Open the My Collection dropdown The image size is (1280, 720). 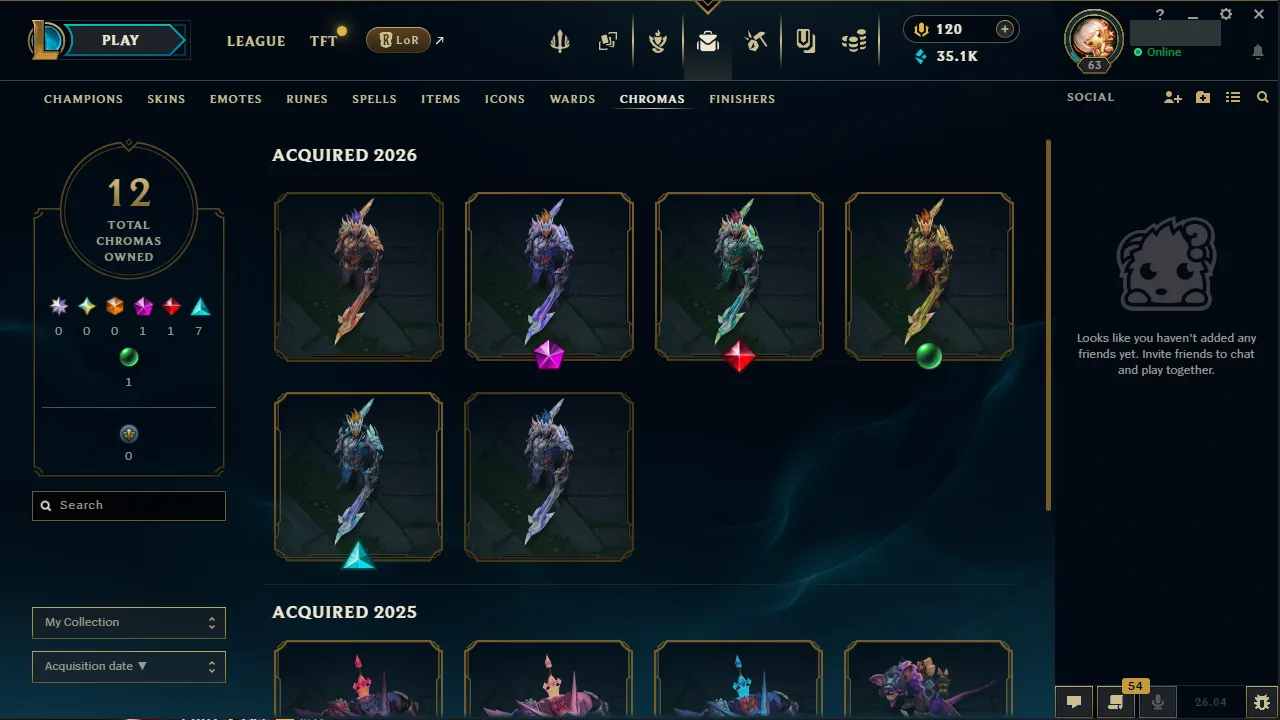(128, 622)
